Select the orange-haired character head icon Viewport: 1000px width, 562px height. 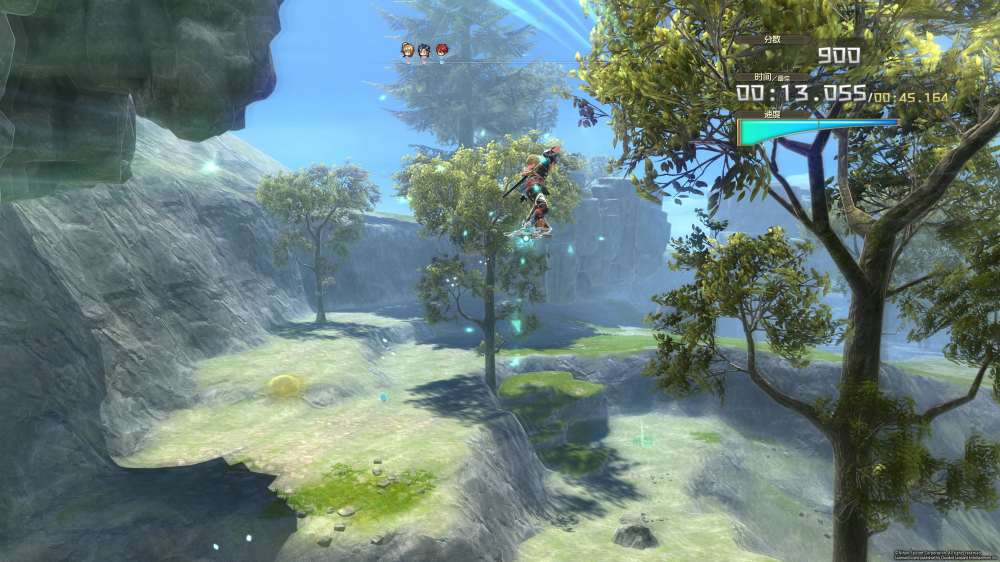coord(407,50)
